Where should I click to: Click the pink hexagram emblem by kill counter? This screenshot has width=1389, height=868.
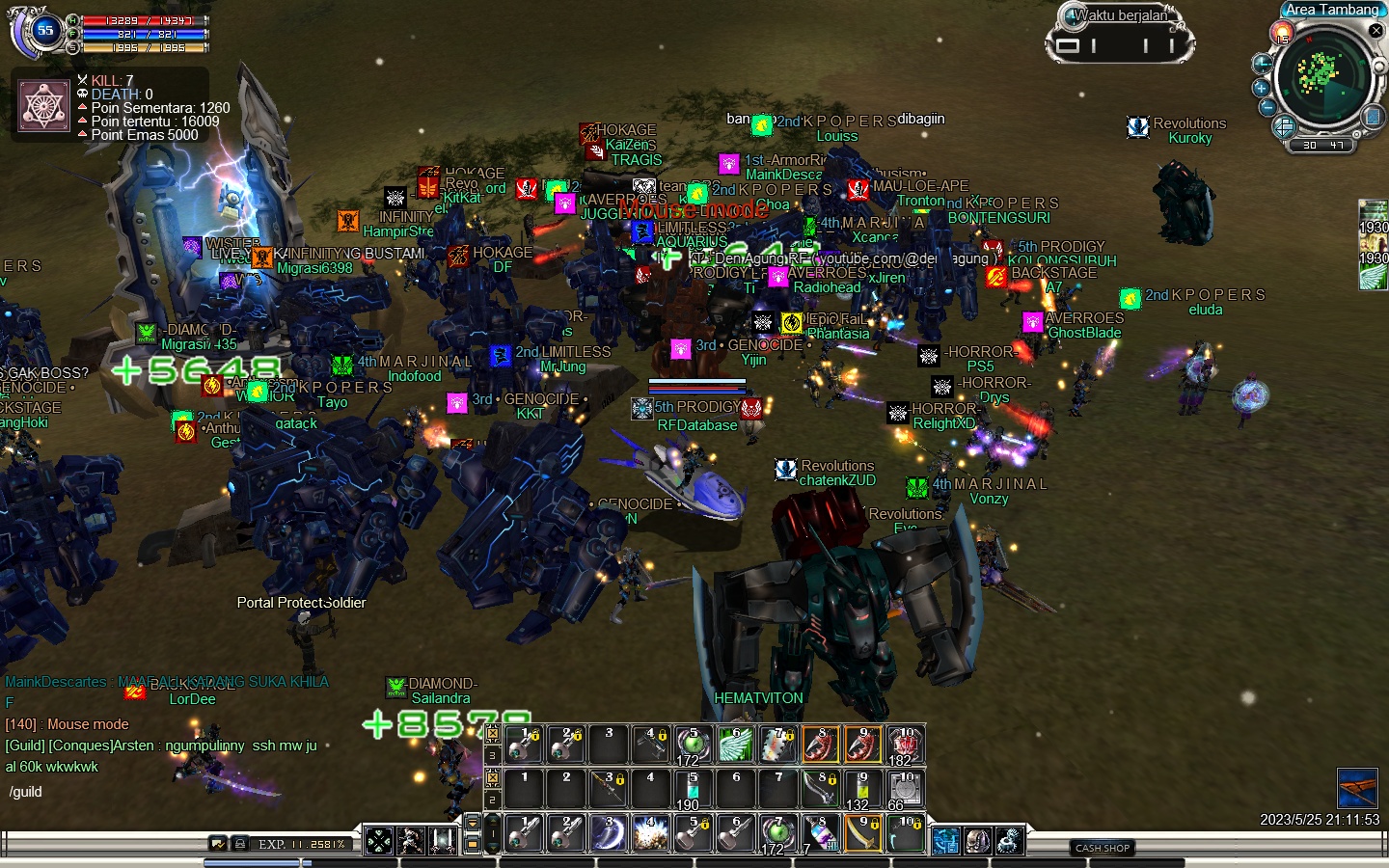point(44,105)
